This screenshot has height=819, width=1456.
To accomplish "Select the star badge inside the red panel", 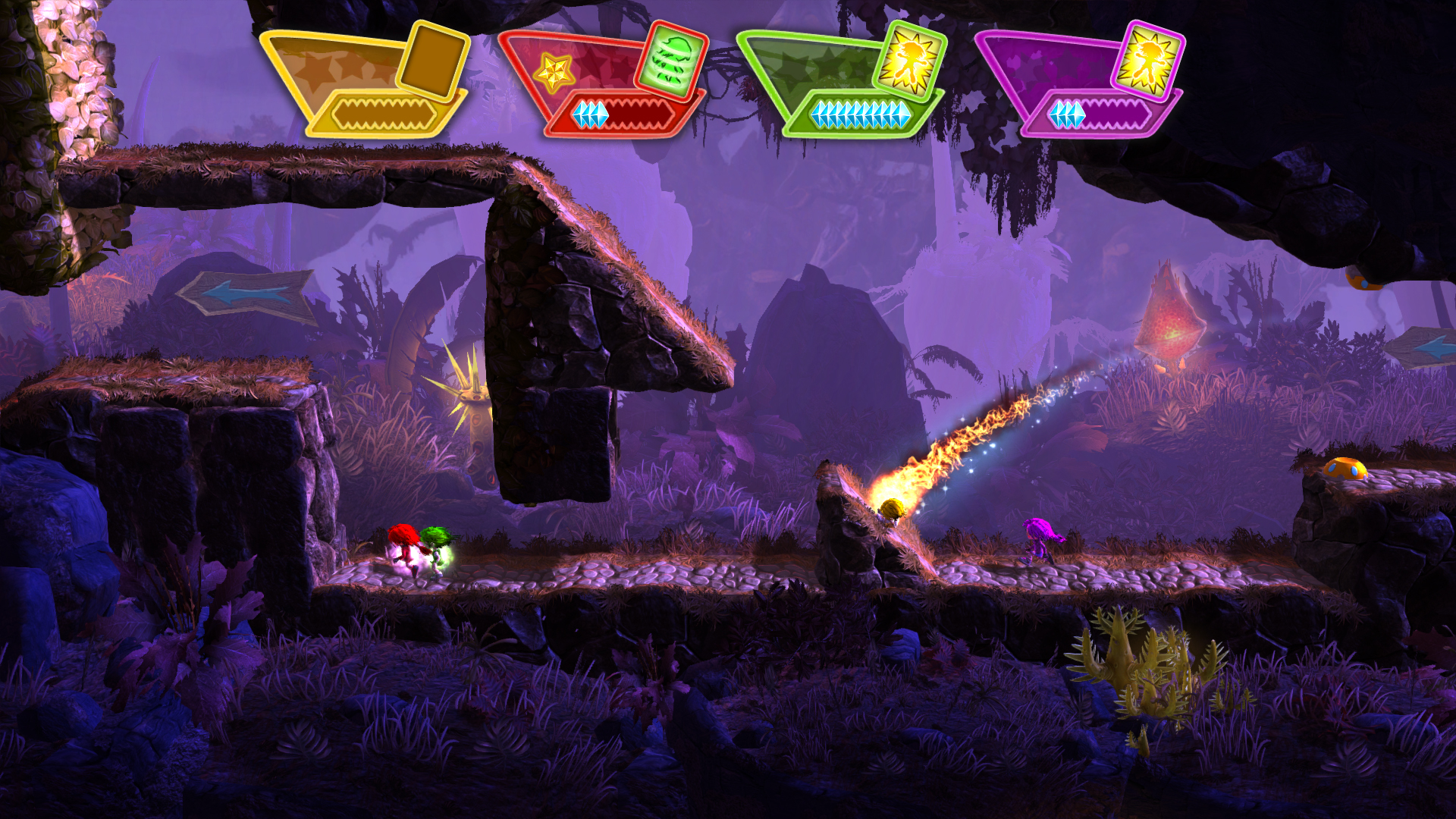I will click(556, 71).
